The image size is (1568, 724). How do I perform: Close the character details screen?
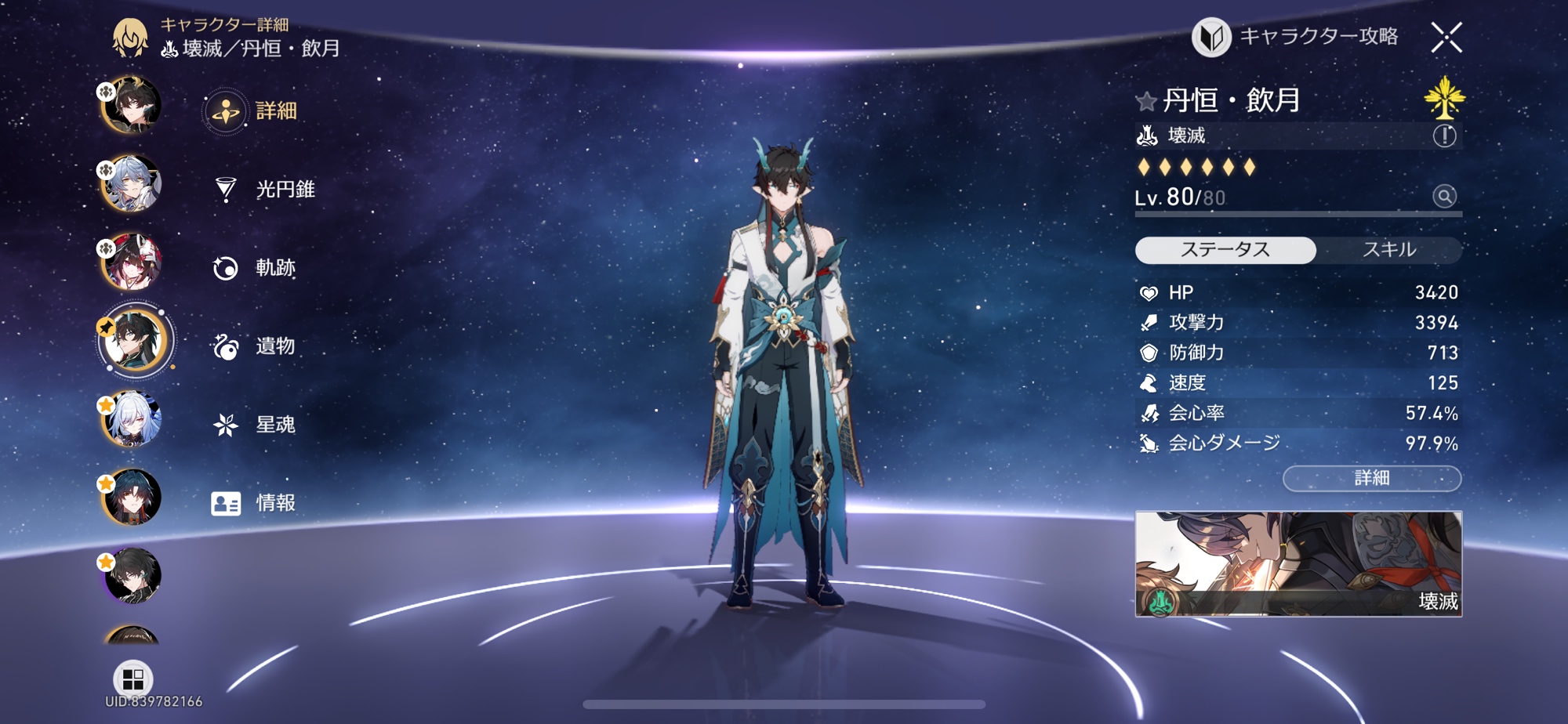1446,37
